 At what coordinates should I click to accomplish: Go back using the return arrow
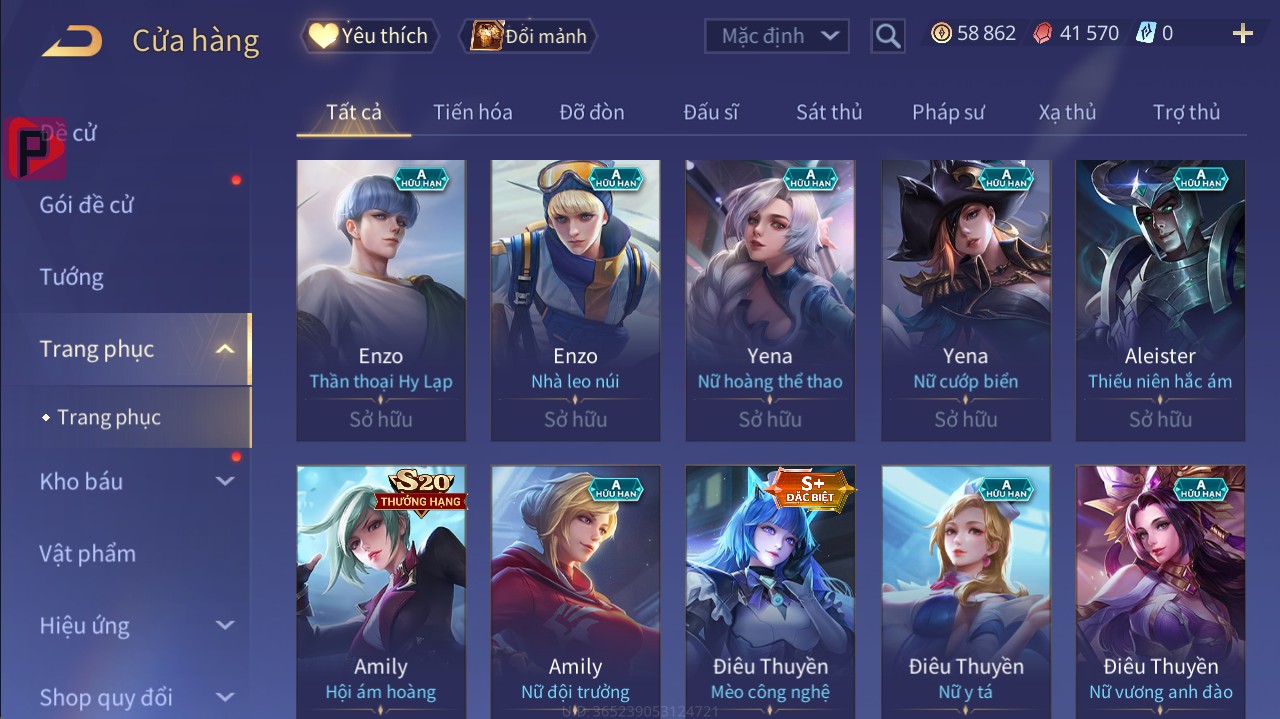click(x=72, y=40)
